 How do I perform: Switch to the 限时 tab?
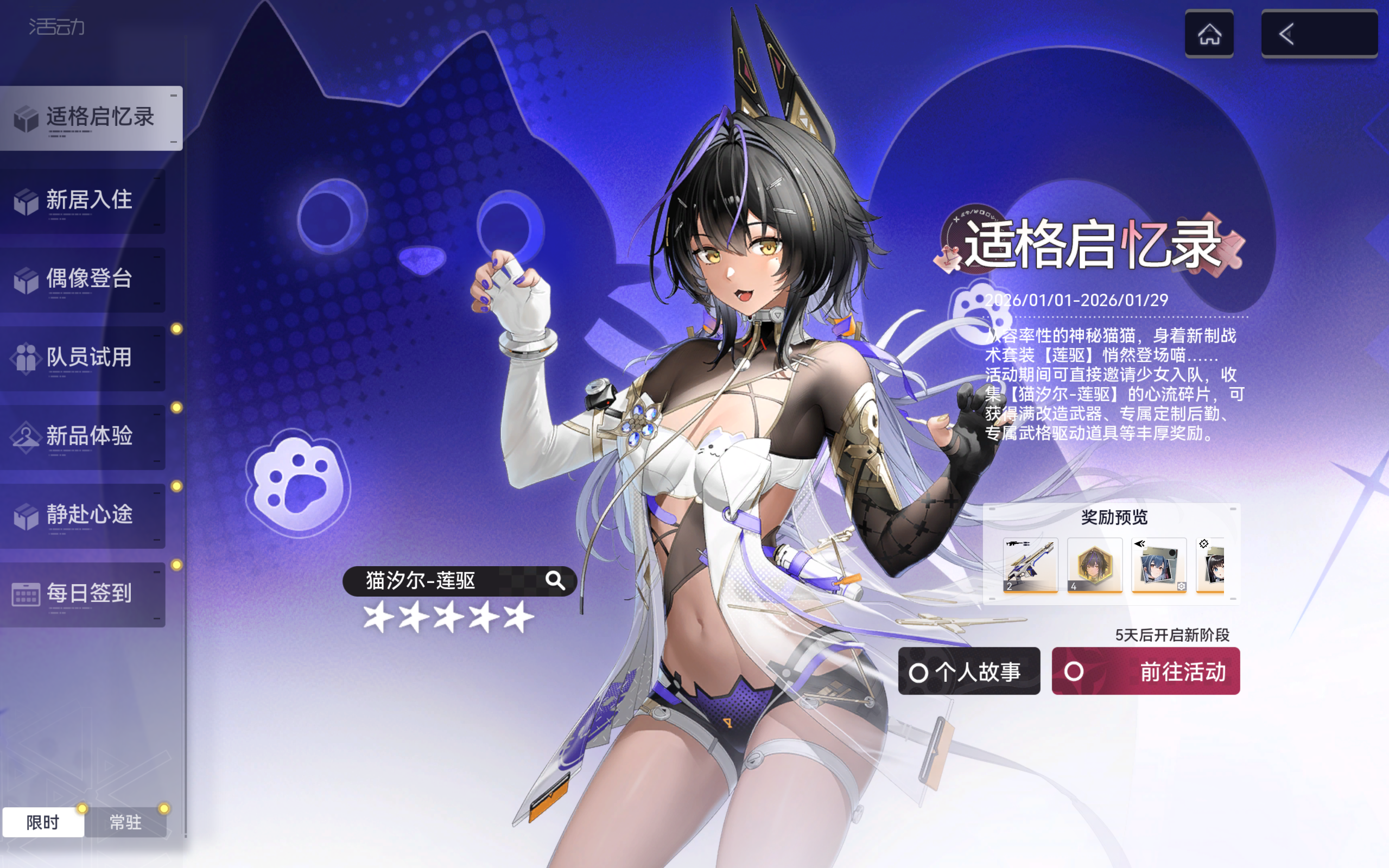tap(43, 822)
